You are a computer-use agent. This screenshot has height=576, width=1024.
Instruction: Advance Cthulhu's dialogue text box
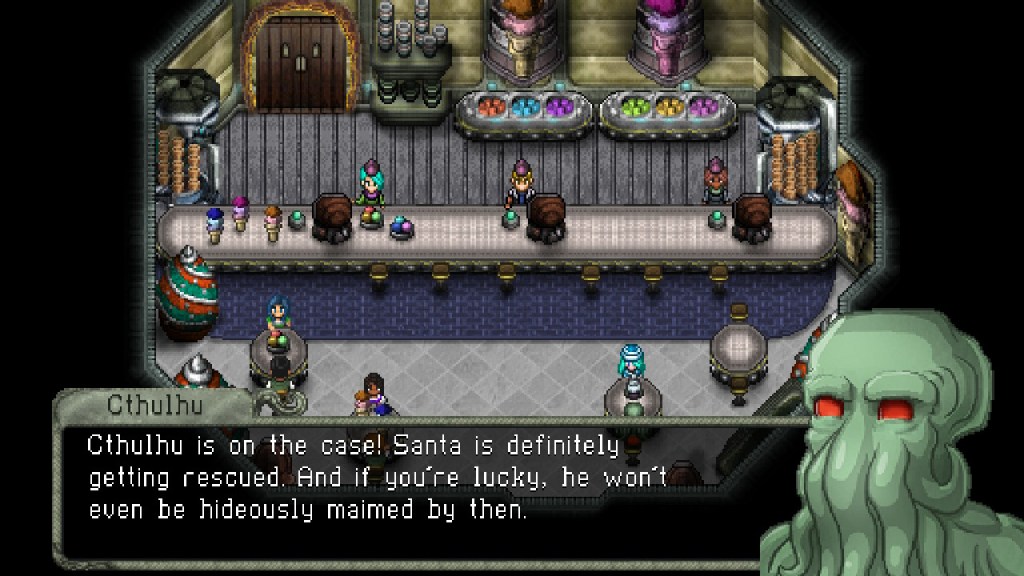pyautogui.click(x=400, y=478)
